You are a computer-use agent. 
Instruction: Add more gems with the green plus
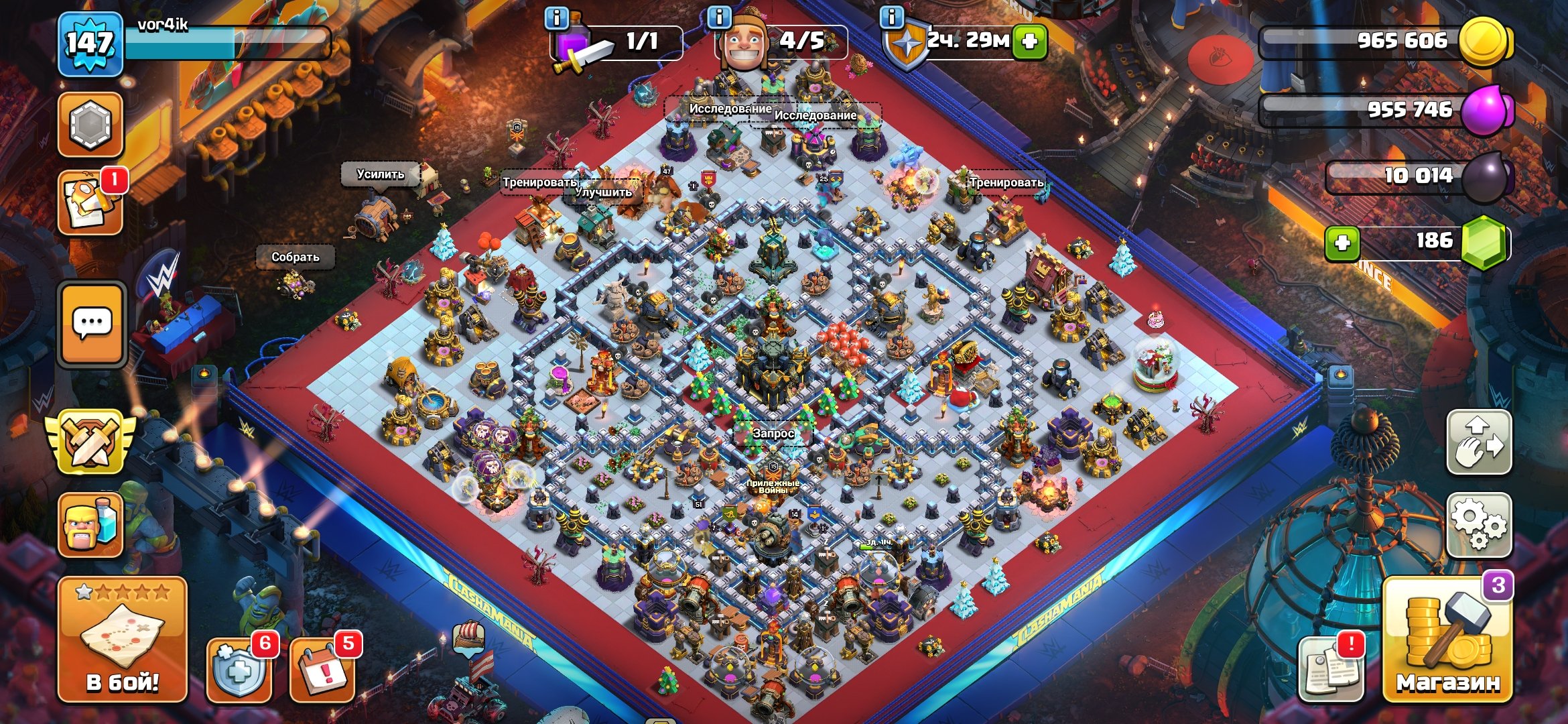[x=1342, y=242]
